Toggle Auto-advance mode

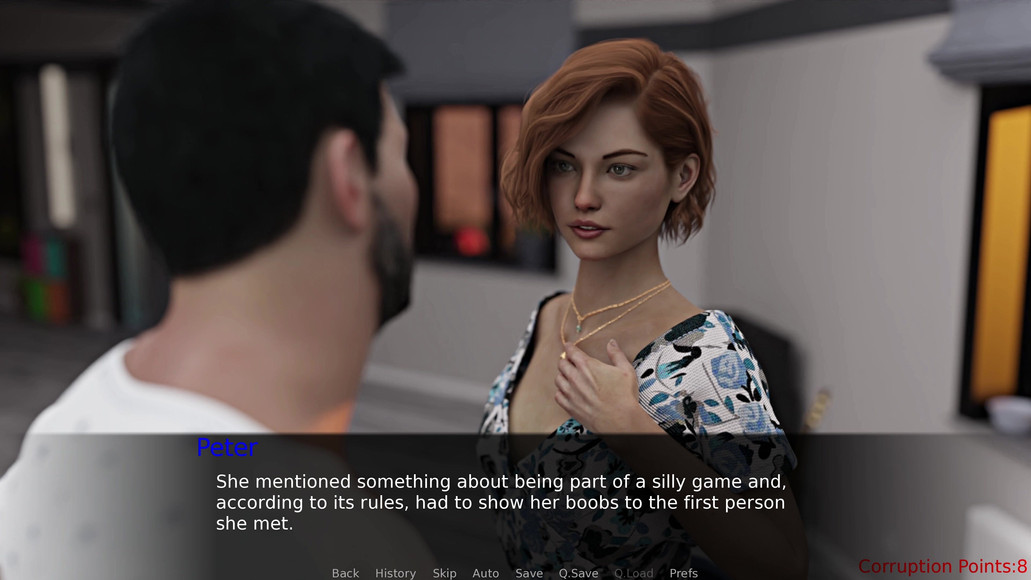[485, 573]
